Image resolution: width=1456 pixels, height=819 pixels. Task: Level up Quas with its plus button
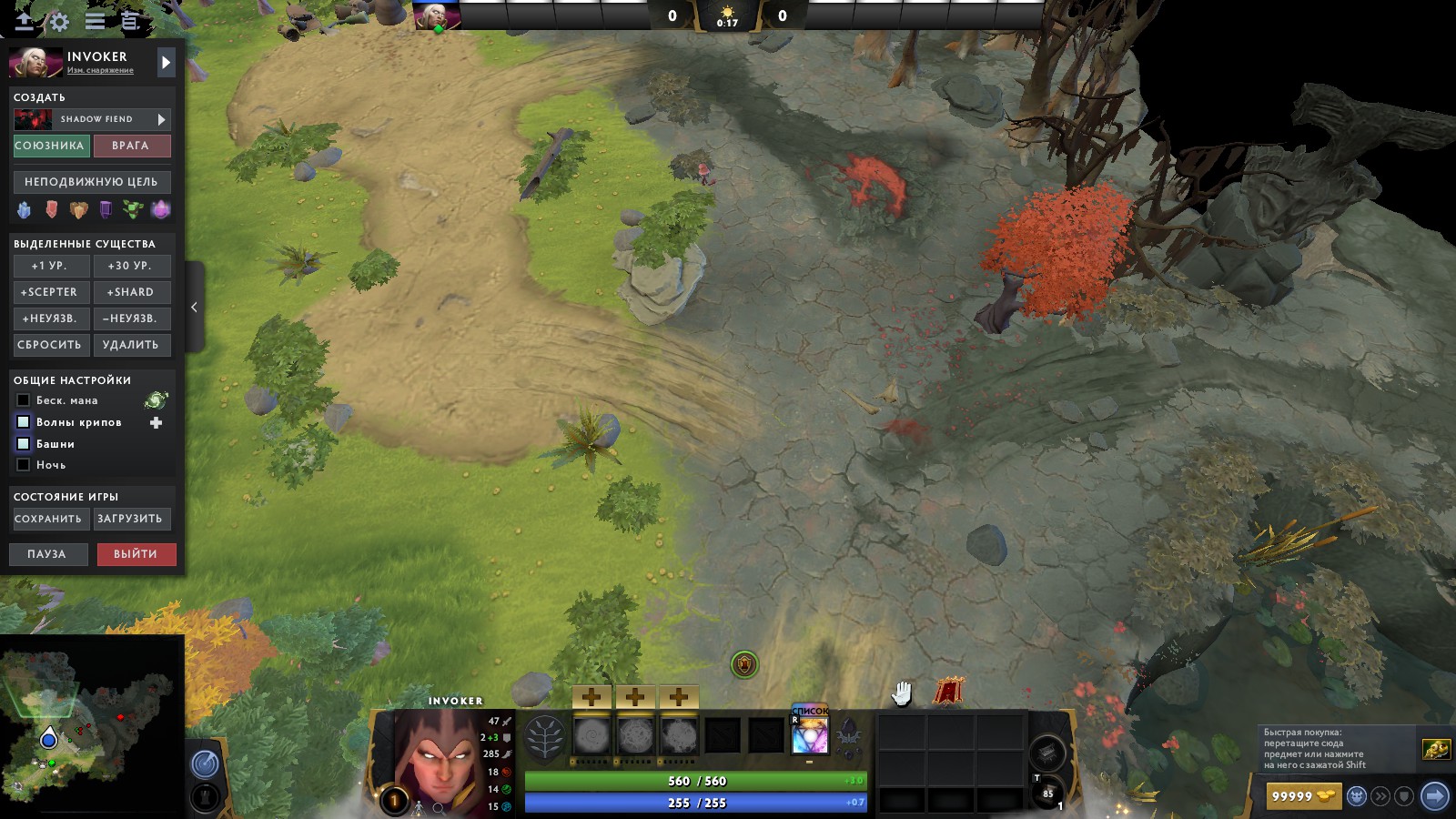591,699
